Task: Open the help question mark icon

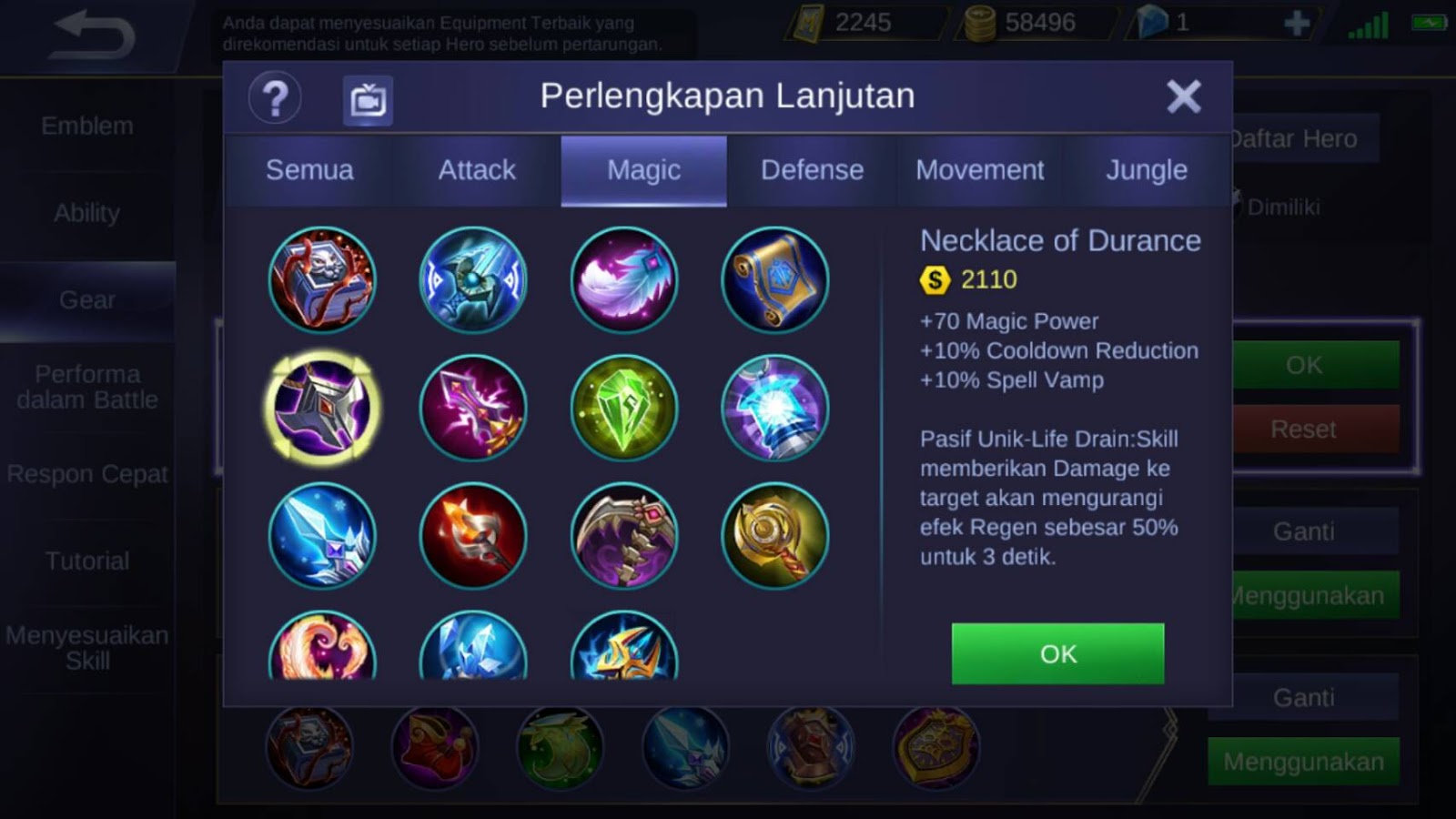Action: pos(274,96)
